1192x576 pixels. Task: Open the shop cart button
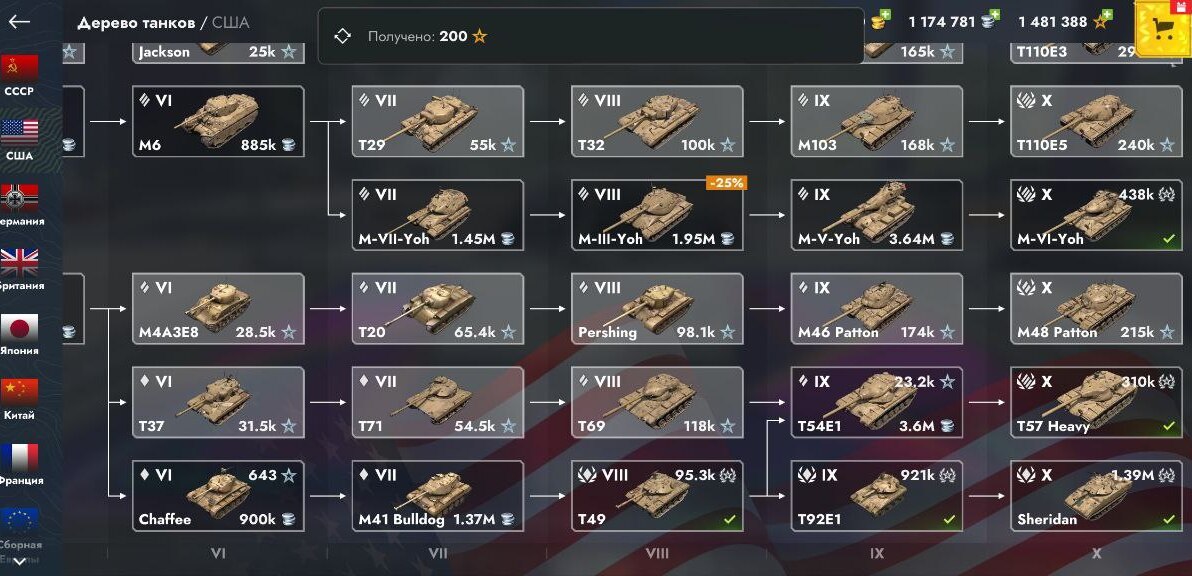(x=1163, y=29)
